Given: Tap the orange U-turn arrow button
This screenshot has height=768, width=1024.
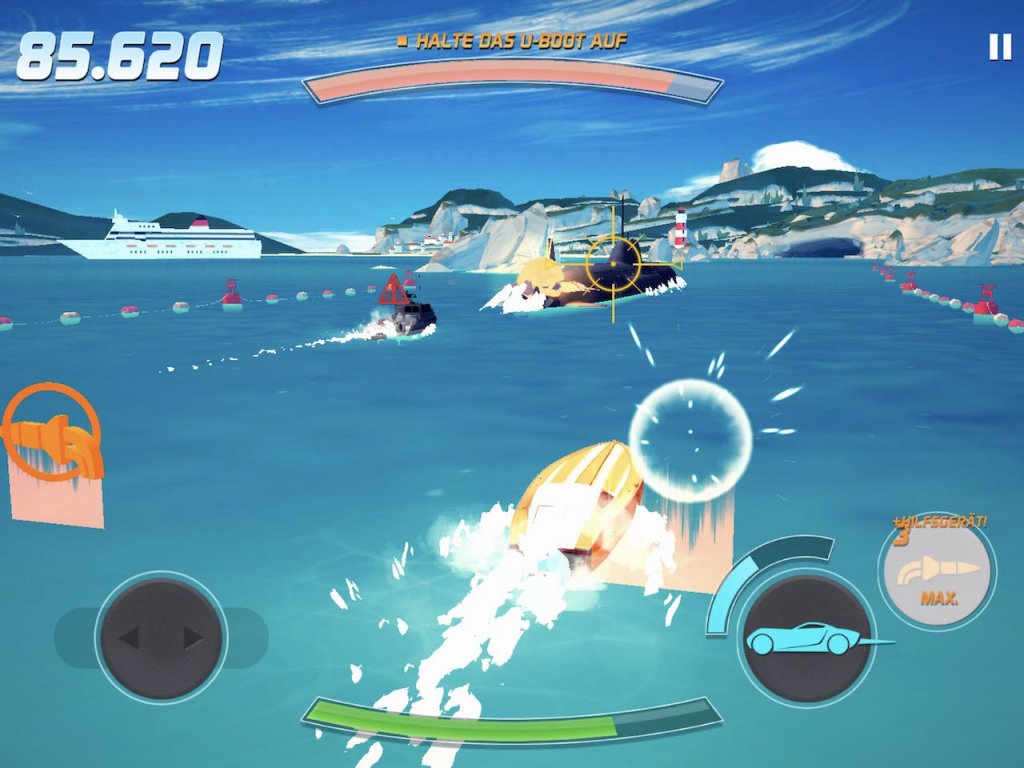Looking at the screenshot, I should point(52,433).
